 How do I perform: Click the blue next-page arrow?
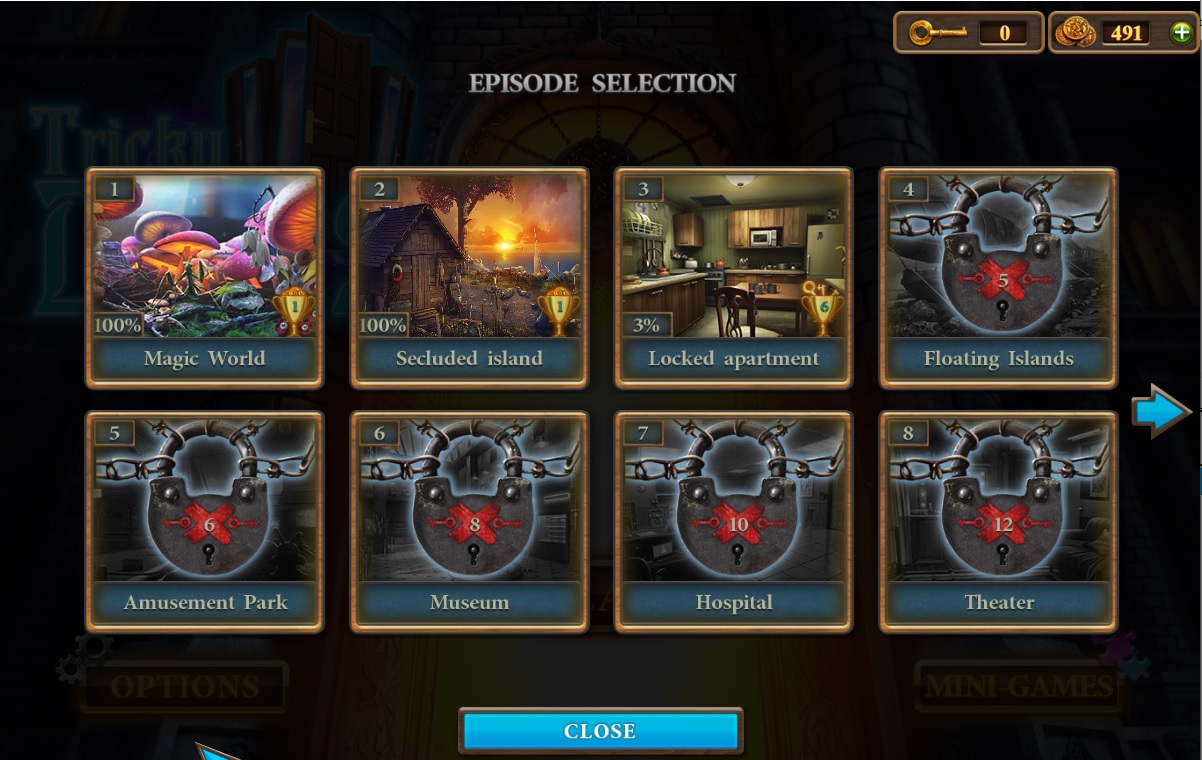(x=1160, y=411)
